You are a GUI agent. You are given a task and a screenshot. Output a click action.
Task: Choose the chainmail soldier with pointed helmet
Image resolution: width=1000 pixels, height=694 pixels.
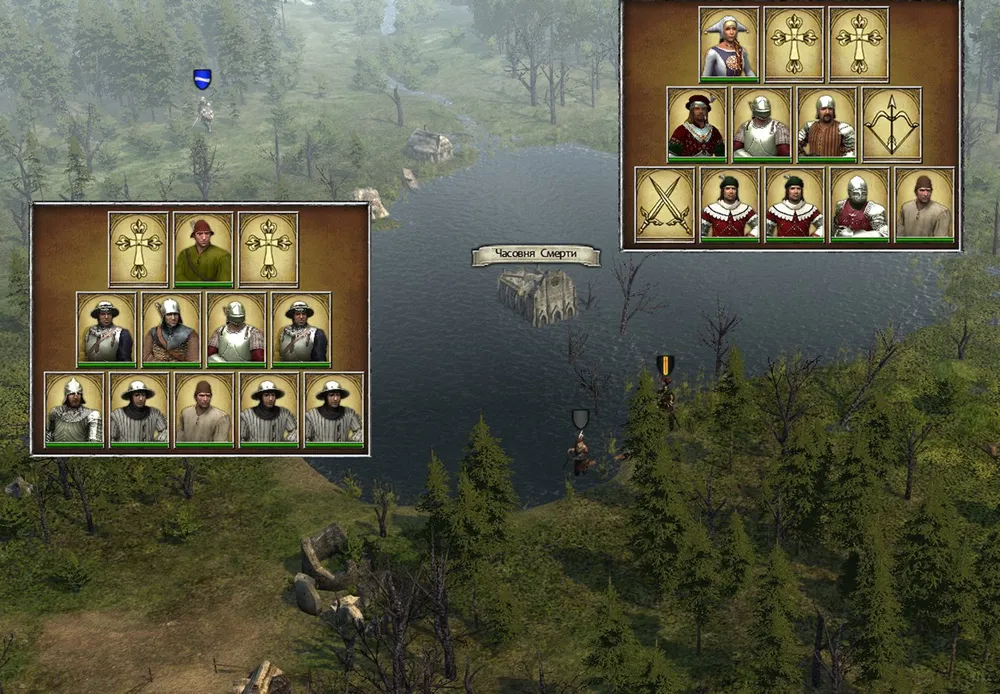(x=74, y=408)
